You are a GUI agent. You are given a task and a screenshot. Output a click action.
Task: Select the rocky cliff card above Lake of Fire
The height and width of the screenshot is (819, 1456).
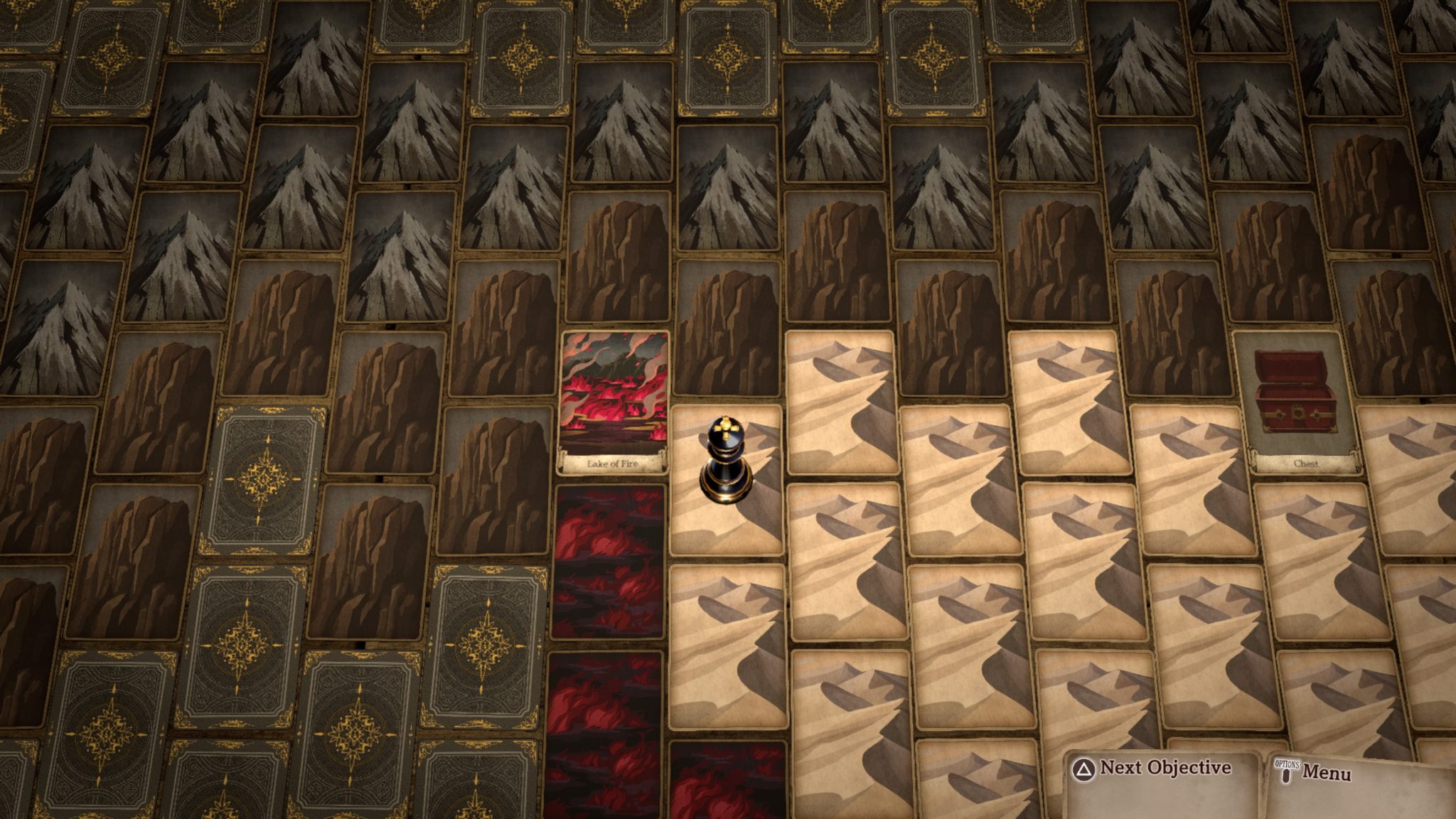[619, 256]
